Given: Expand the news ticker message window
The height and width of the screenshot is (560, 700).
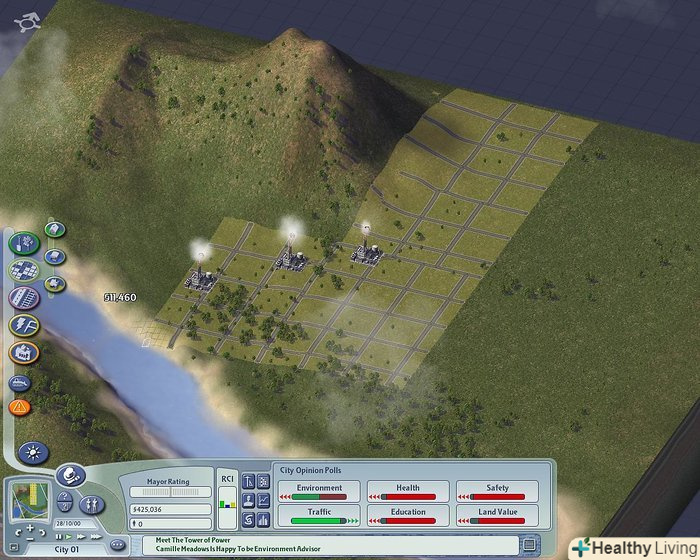Looking at the screenshot, I should click(527, 544).
